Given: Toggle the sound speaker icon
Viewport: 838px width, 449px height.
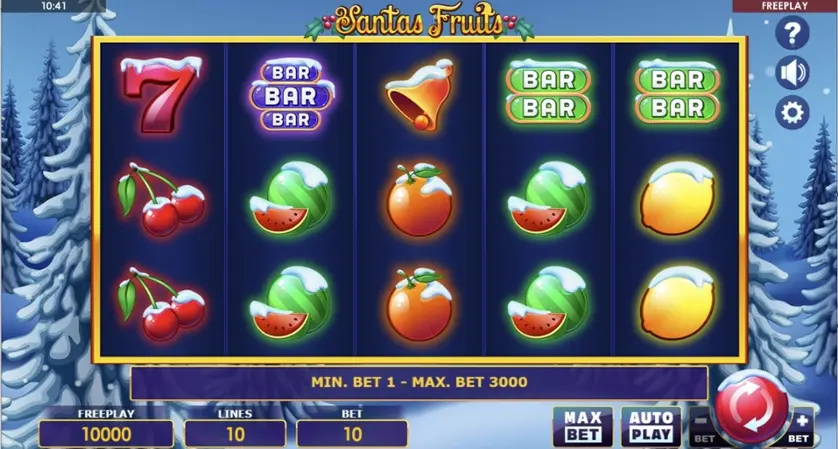Looking at the screenshot, I should click(x=792, y=73).
